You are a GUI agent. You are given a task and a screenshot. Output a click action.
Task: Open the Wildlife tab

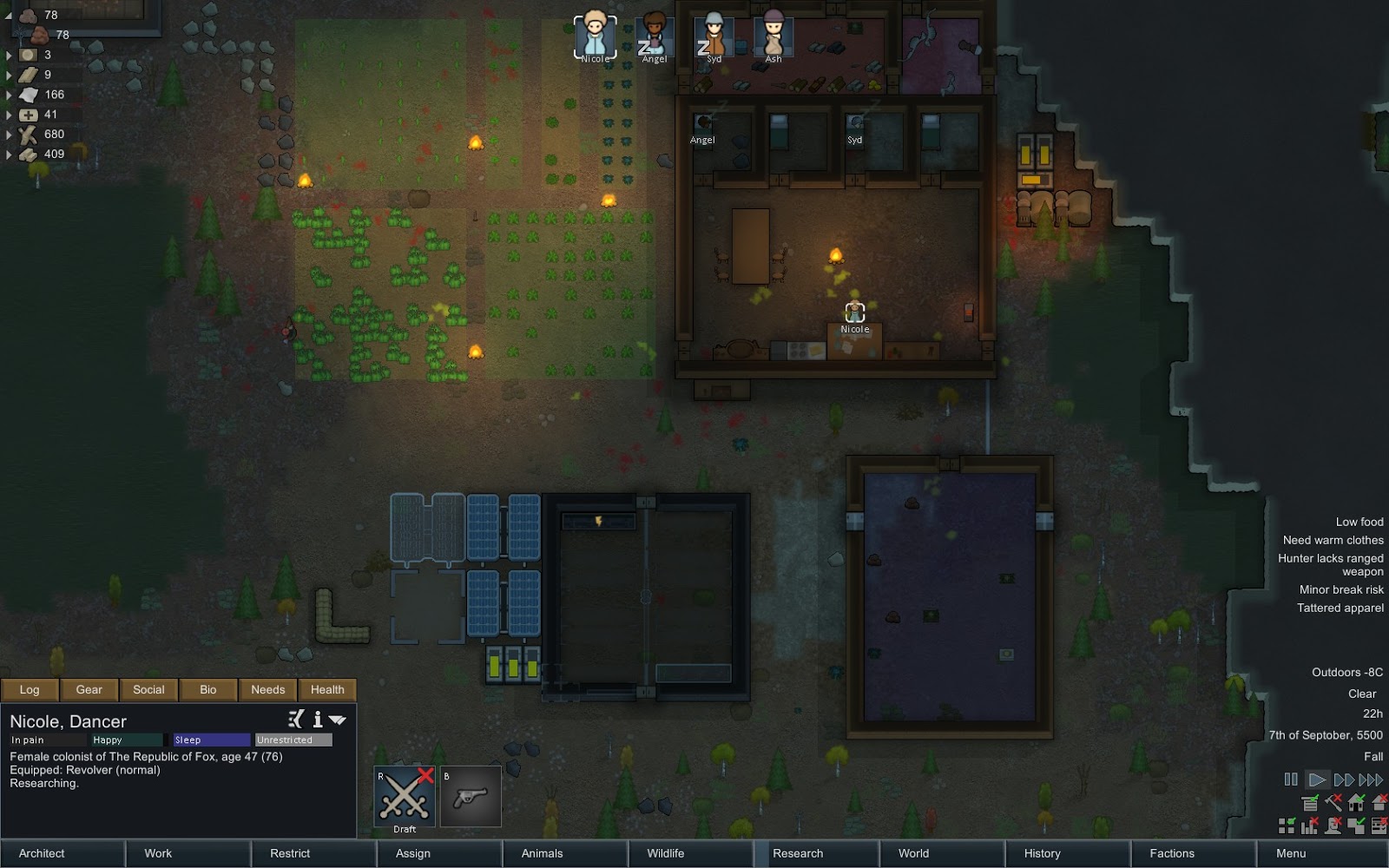pos(666,853)
